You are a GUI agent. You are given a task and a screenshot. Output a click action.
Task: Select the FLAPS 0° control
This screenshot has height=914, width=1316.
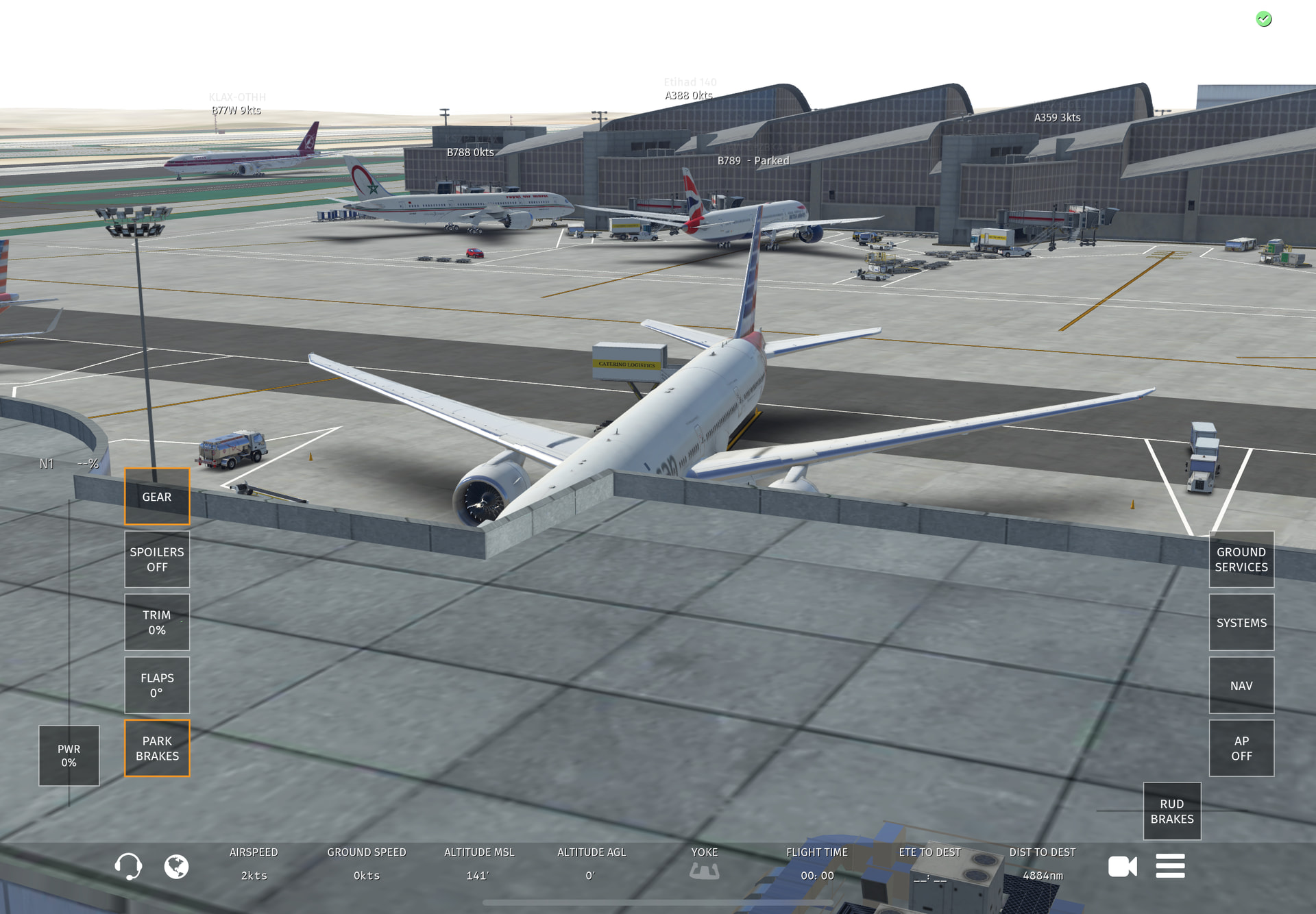(x=157, y=685)
